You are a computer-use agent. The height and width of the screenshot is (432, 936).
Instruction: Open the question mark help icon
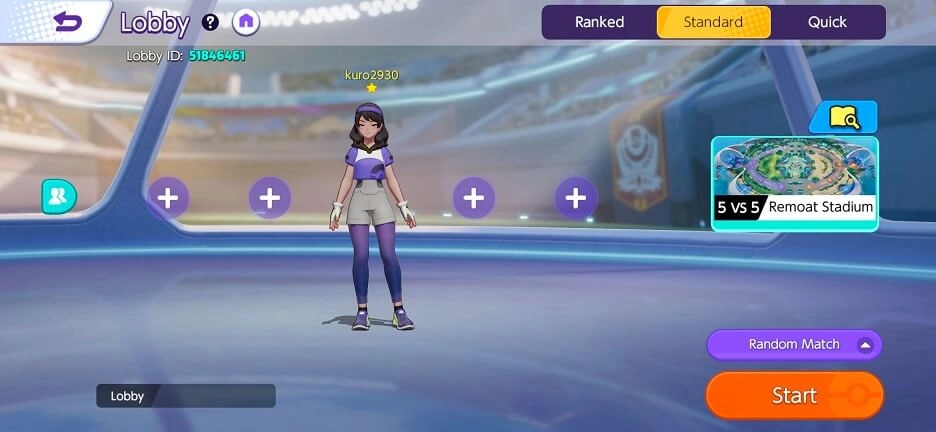[210, 22]
